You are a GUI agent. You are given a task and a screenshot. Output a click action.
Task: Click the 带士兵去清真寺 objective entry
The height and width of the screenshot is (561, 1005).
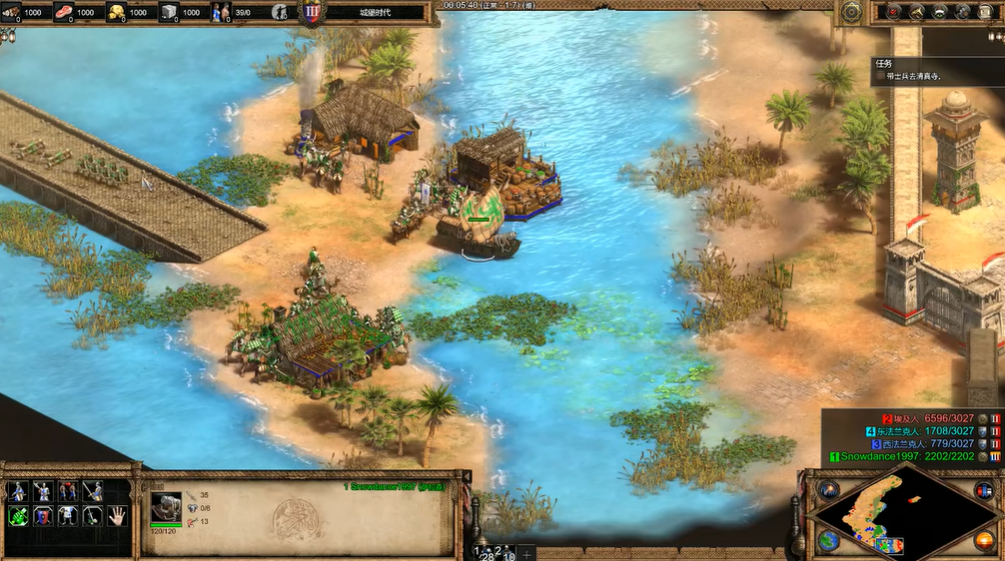click(x=910, y=76)
